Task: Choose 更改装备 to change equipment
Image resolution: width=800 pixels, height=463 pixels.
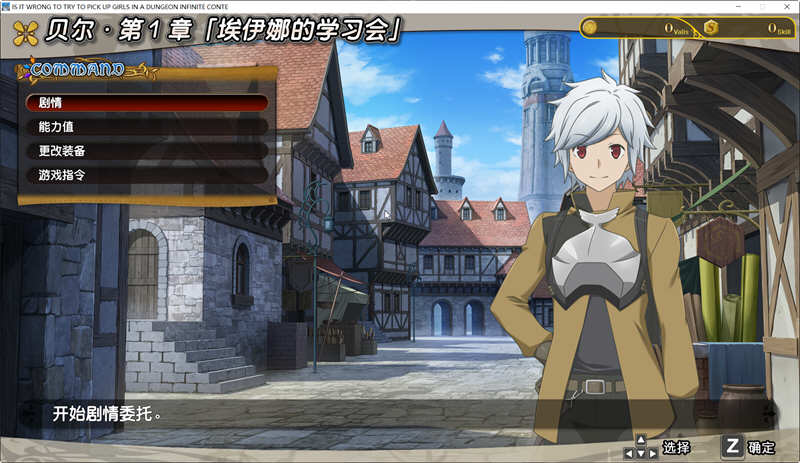Action: (x=147, y=151)
